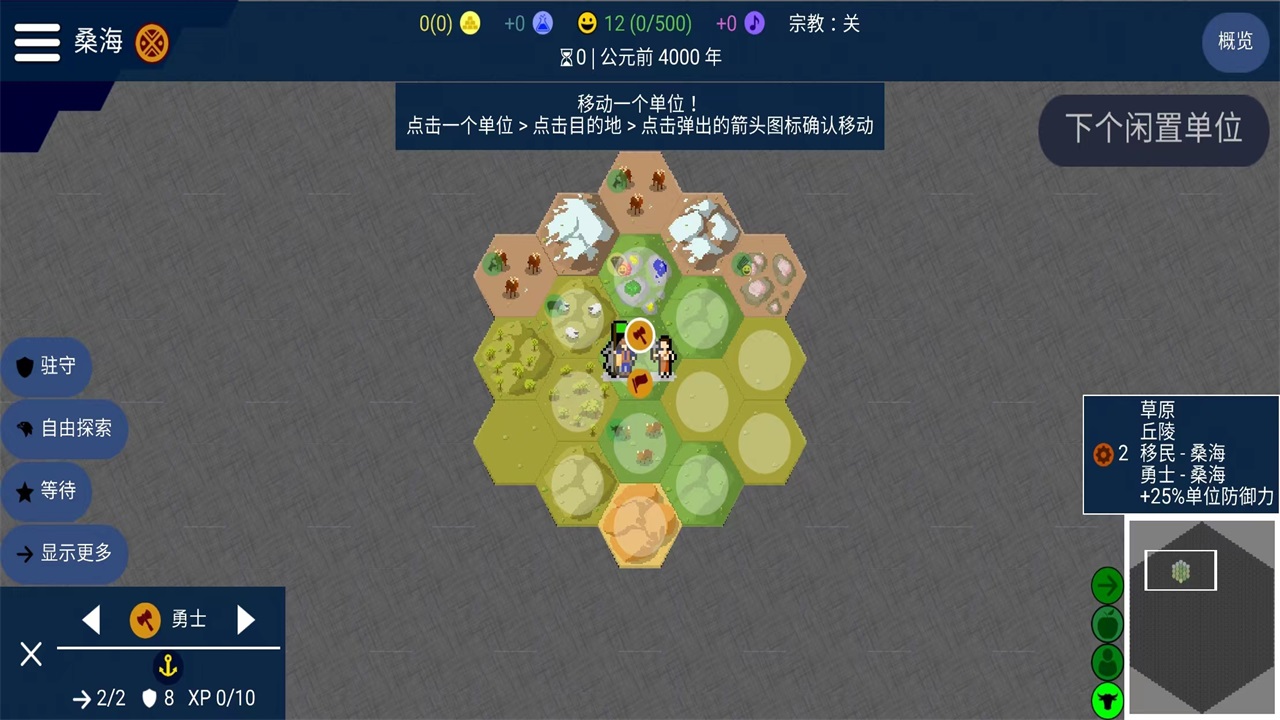Image resolution: width=1280 pixels, height=720 pixels.
Task: Toggle the ox resource overlay on minimap
Action: (1107, 700)
